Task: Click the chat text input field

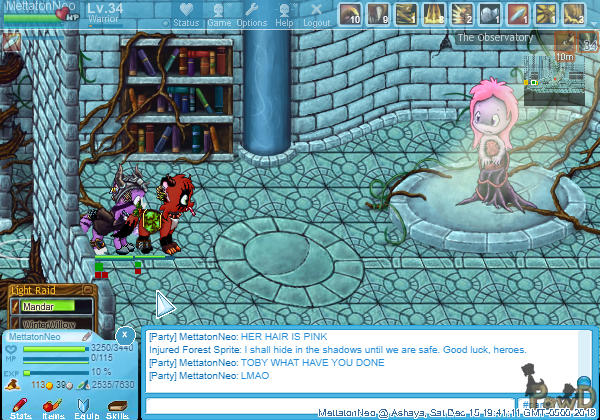Action: point(330,405)
